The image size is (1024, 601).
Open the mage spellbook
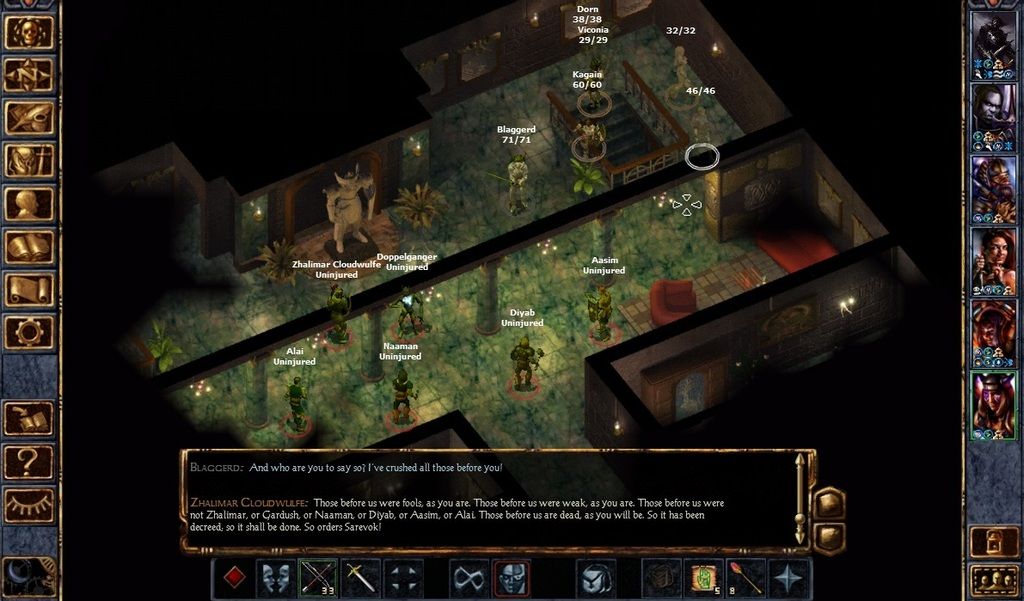click(x=29, y=246)
